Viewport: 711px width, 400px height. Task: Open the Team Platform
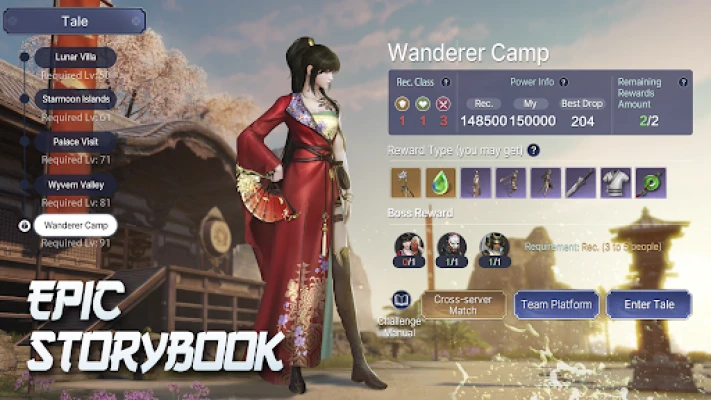point(556,304)
